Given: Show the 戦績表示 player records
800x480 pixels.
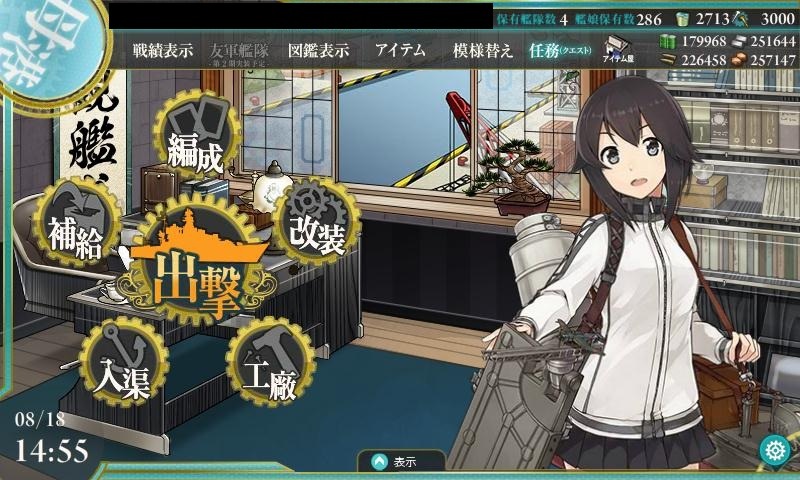Looking at the screenshot, I should [x=162, y=50].
